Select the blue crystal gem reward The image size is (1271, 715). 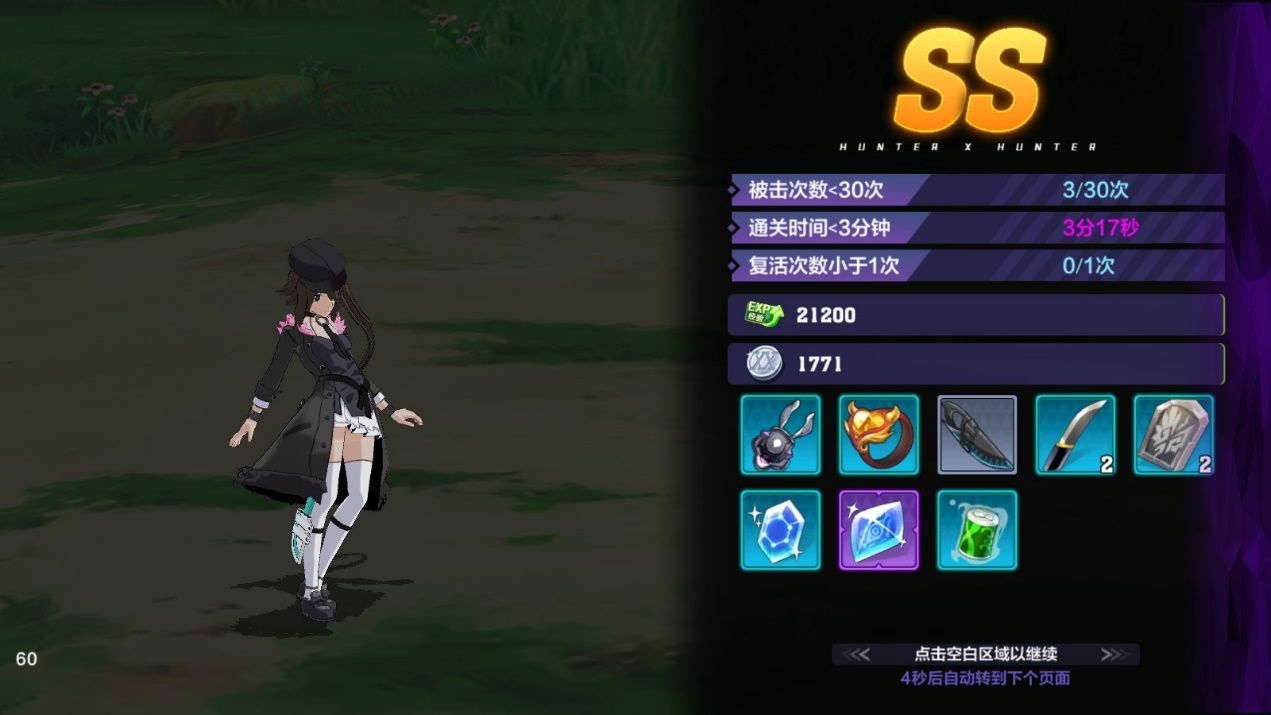pos(781,530)
